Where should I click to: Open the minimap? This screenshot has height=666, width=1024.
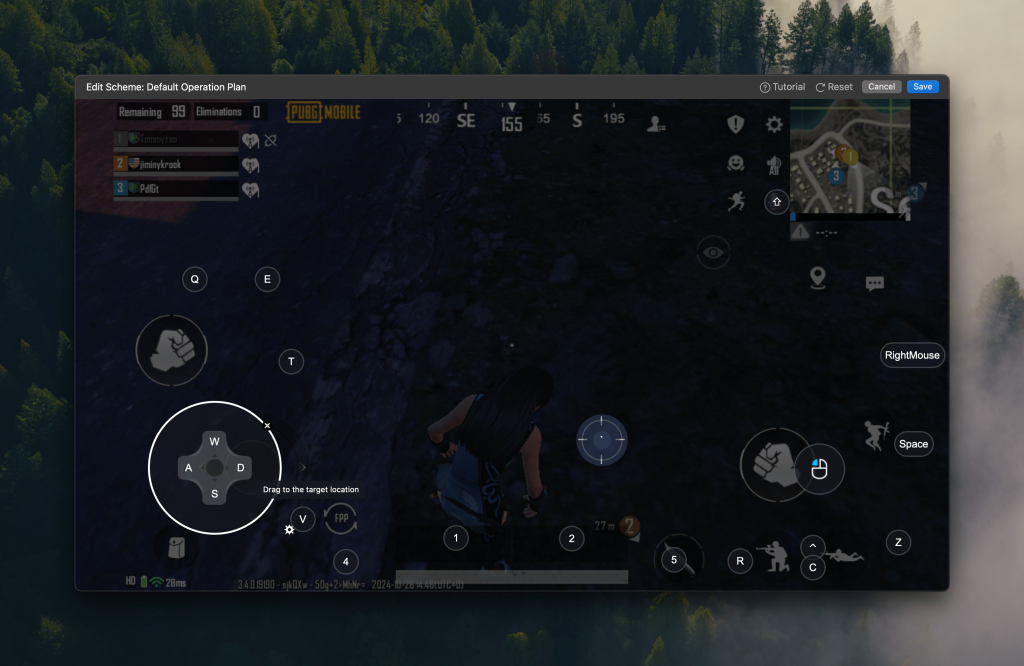coord(848,162)
